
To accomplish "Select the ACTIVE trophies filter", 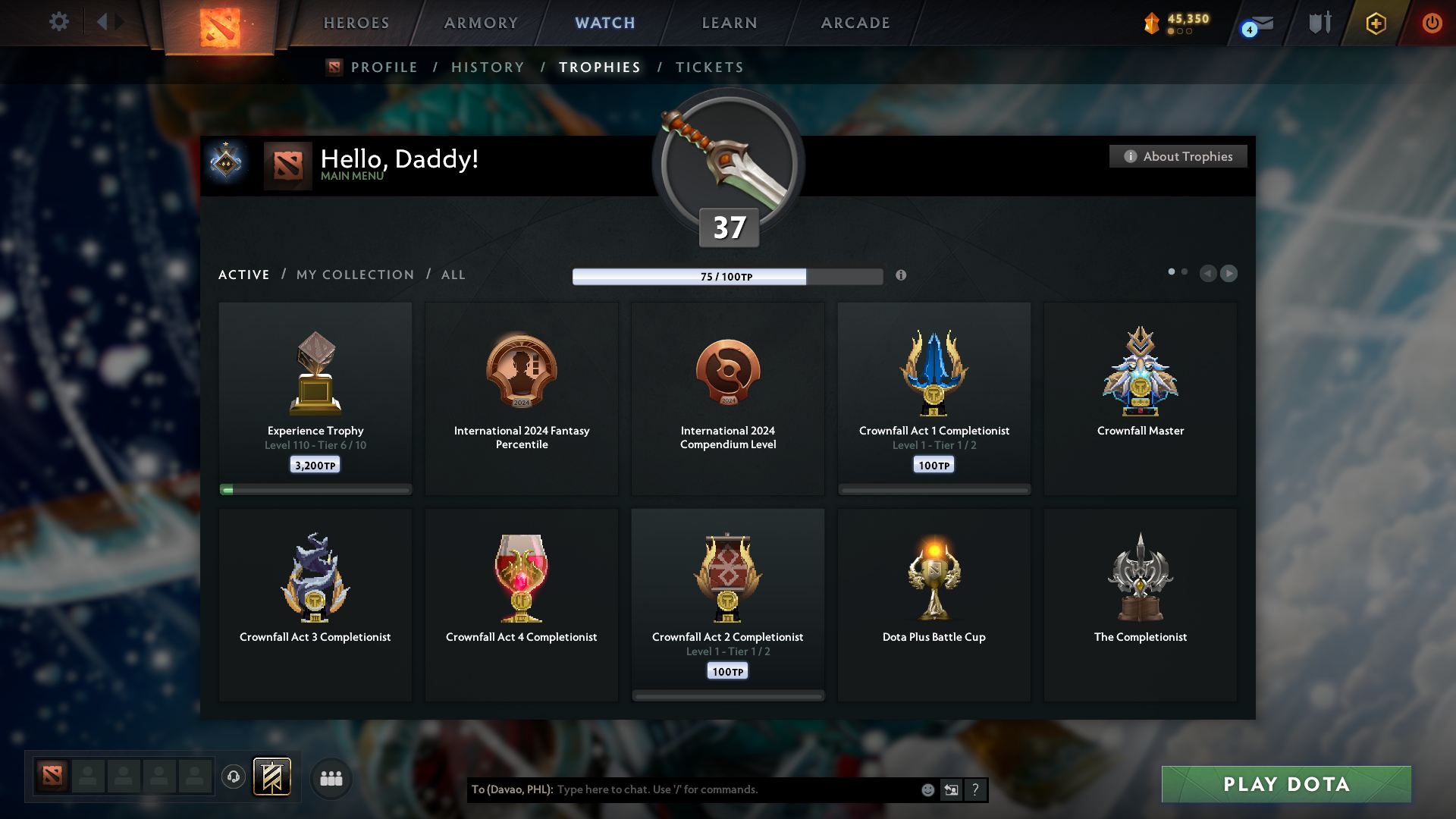I will tap(243, 275).
